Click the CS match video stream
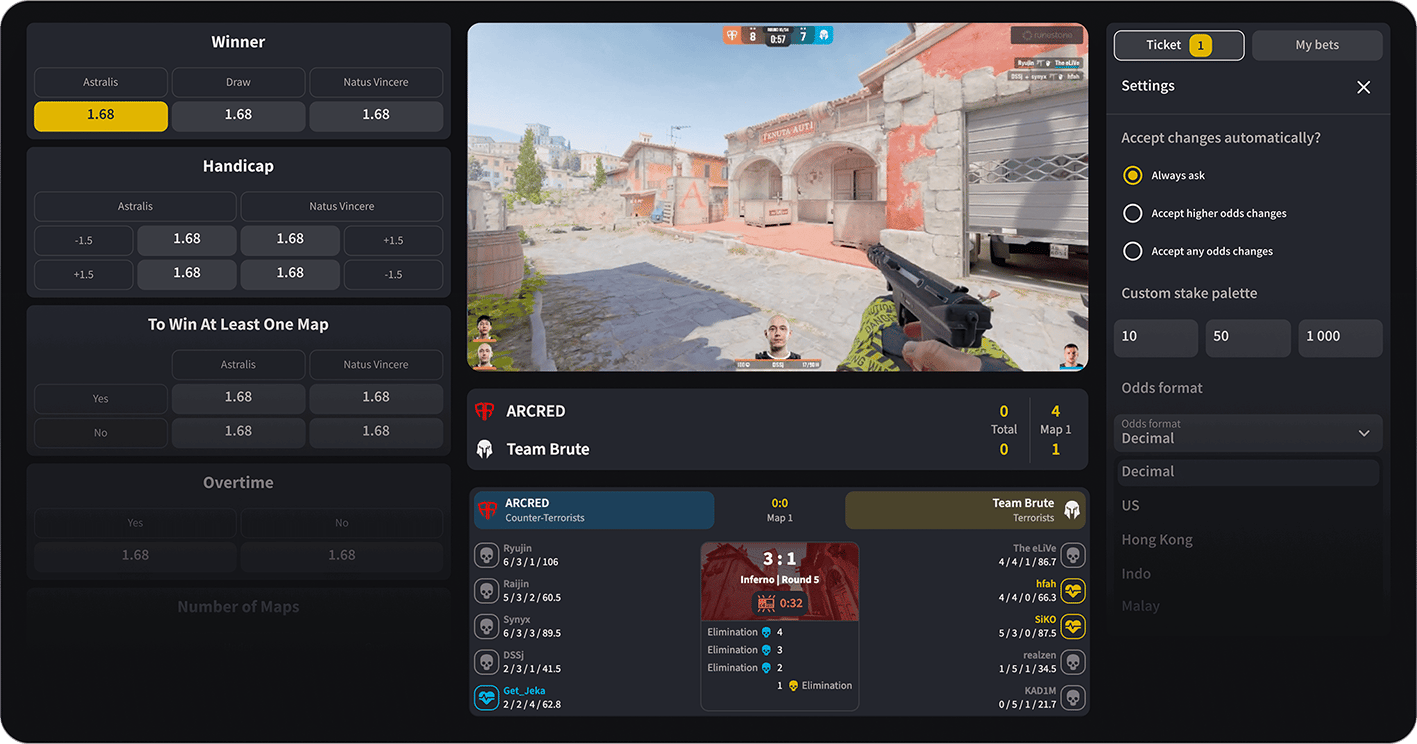Screen dimensions: 1417x744 tap(777, 197)
